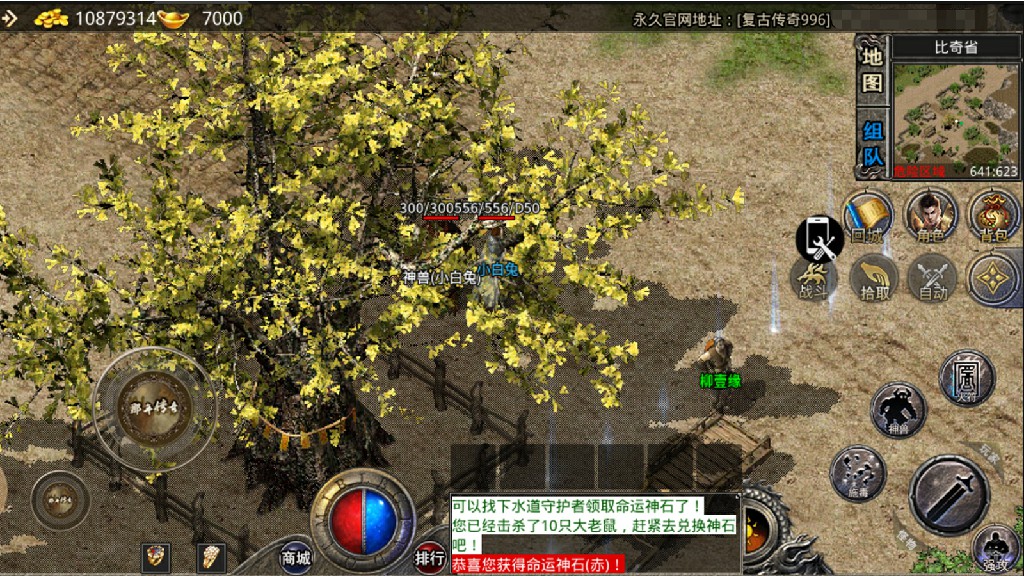Show the 排行 rankings
Image resolution: width=1024 pixels, height=576 pixels.
click(x=430, y=557)
